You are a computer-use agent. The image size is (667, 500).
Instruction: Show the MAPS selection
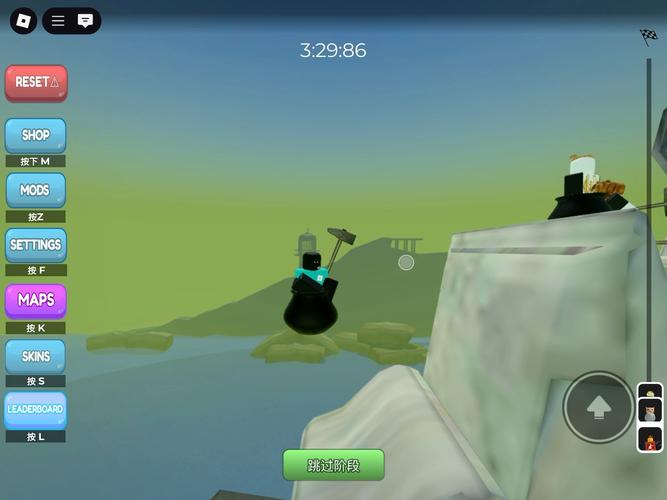pos(36,300)
